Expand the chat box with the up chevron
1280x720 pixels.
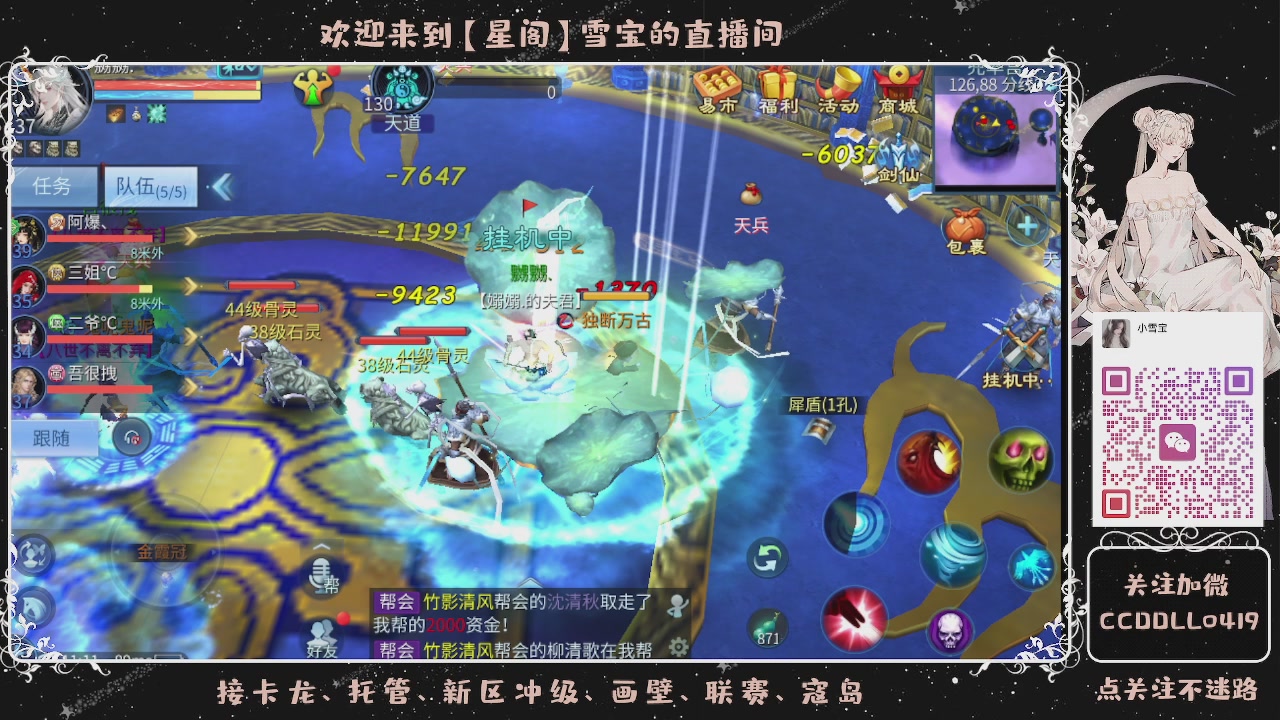point(530,582)
